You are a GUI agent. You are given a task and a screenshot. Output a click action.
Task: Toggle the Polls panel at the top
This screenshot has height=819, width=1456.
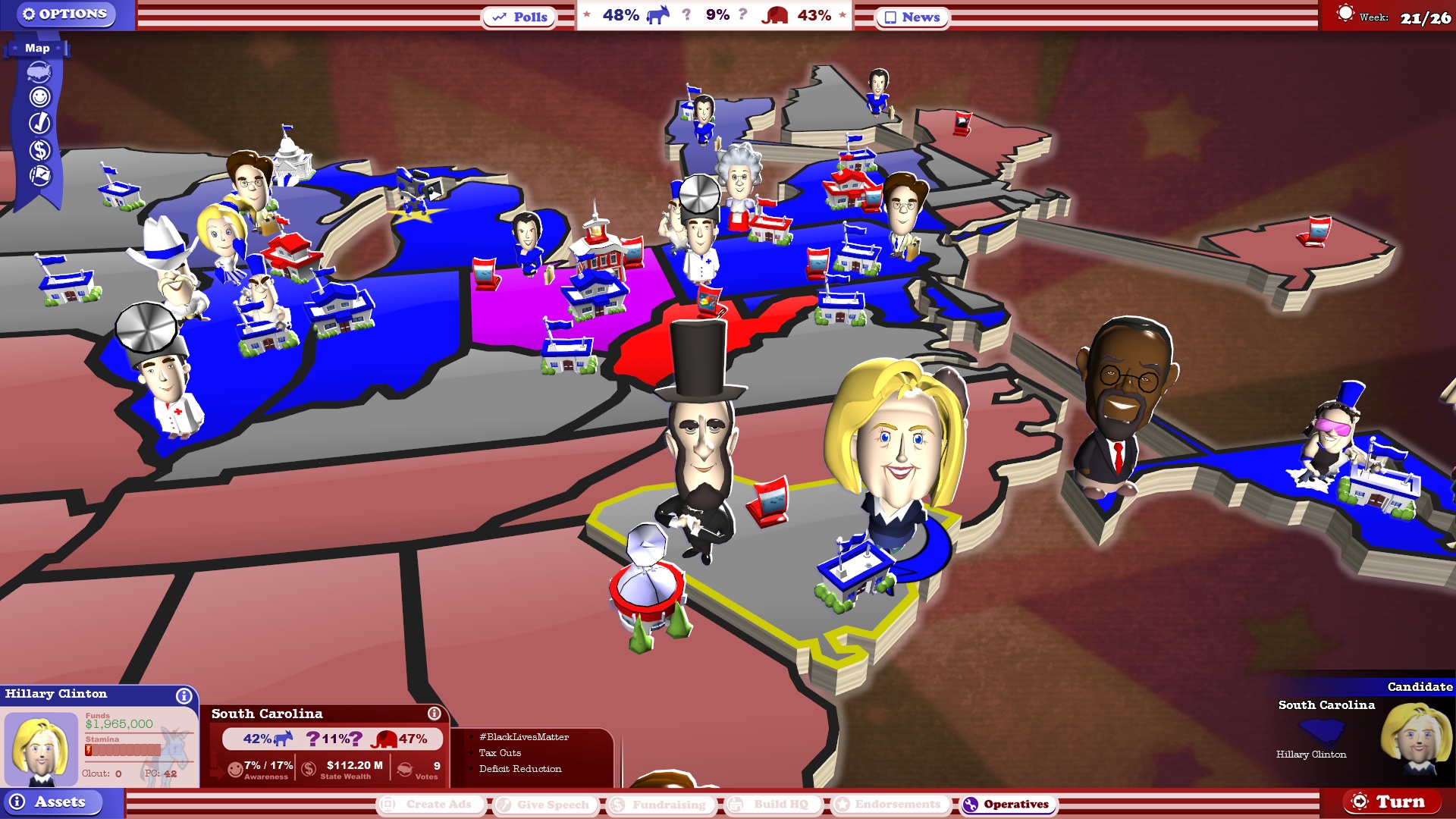(x=519, y=17)
